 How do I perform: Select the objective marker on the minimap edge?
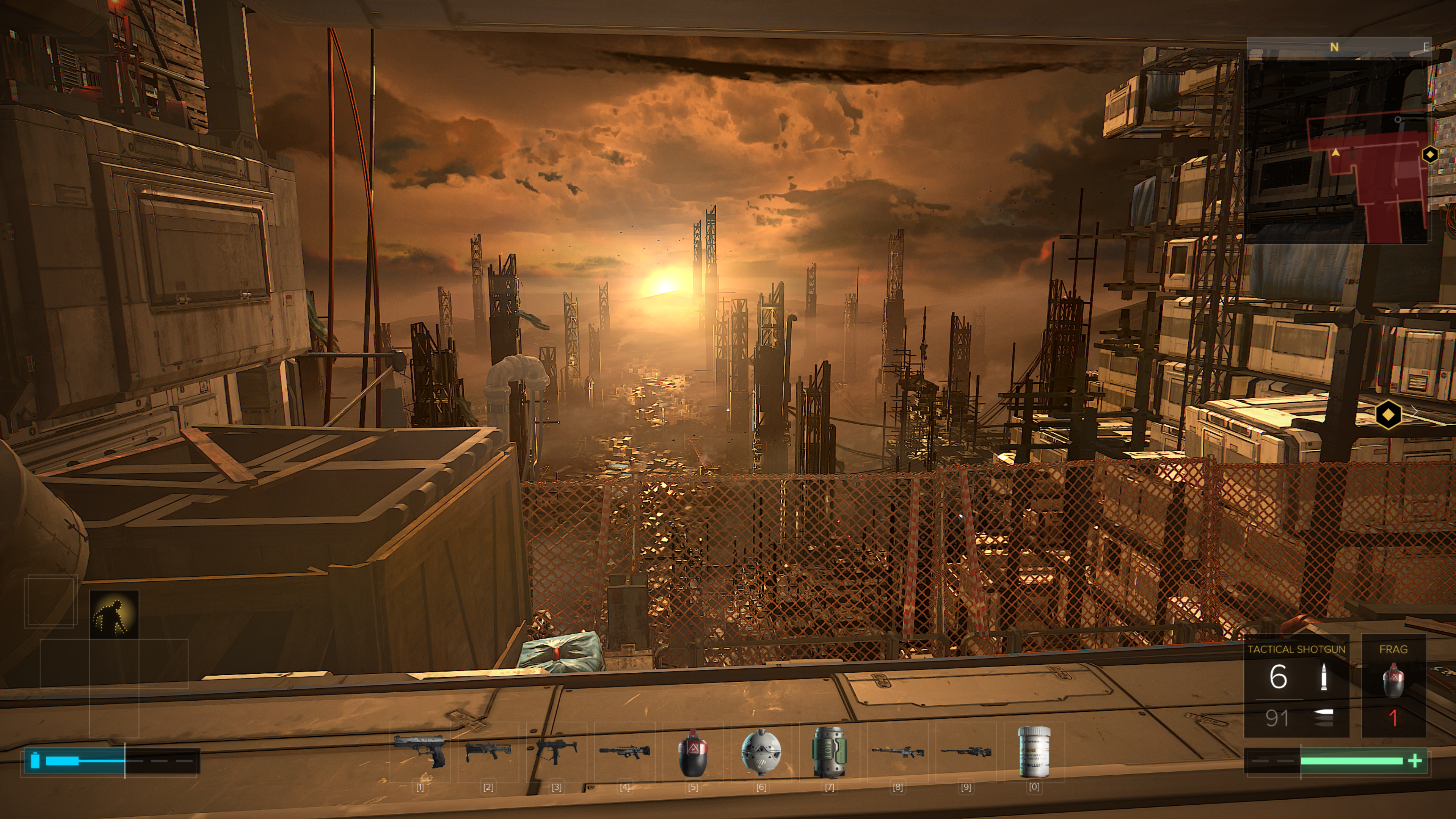tap(1429, 154)
